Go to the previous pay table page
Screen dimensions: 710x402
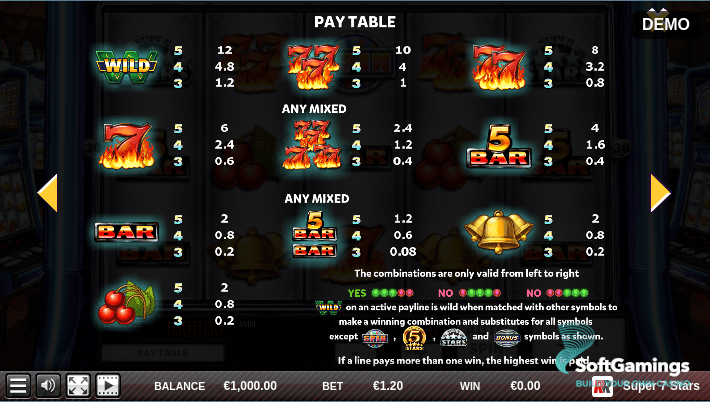tap(47, 193)
